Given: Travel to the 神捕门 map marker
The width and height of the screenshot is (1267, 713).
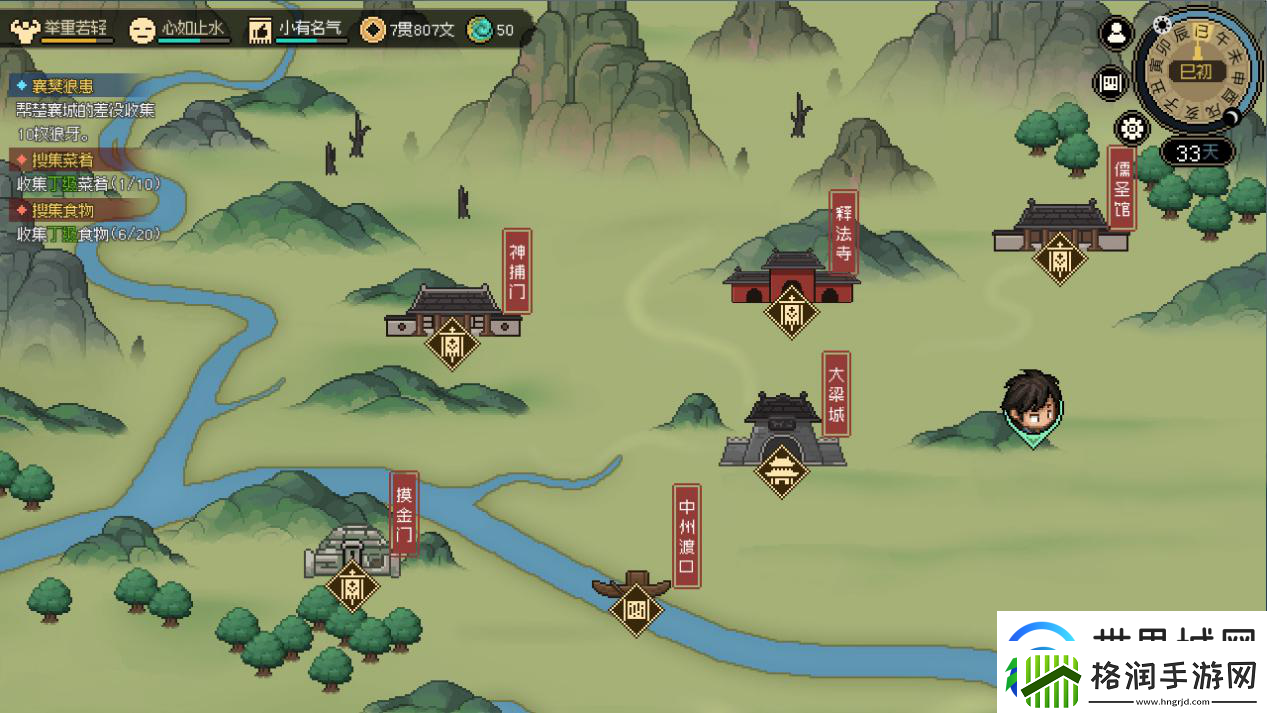Looking at the screenshot, I should point(452,343).
